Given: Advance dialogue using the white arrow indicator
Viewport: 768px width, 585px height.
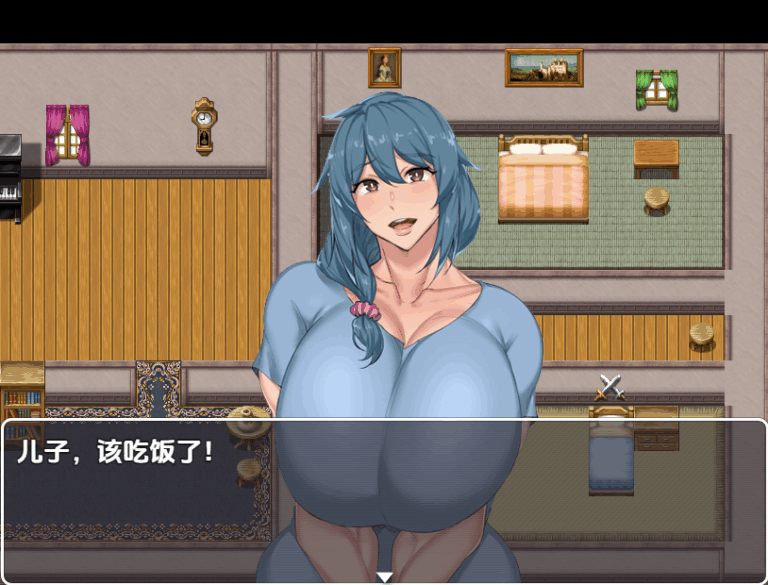Looking at the screenshot, I should (384, 576).
